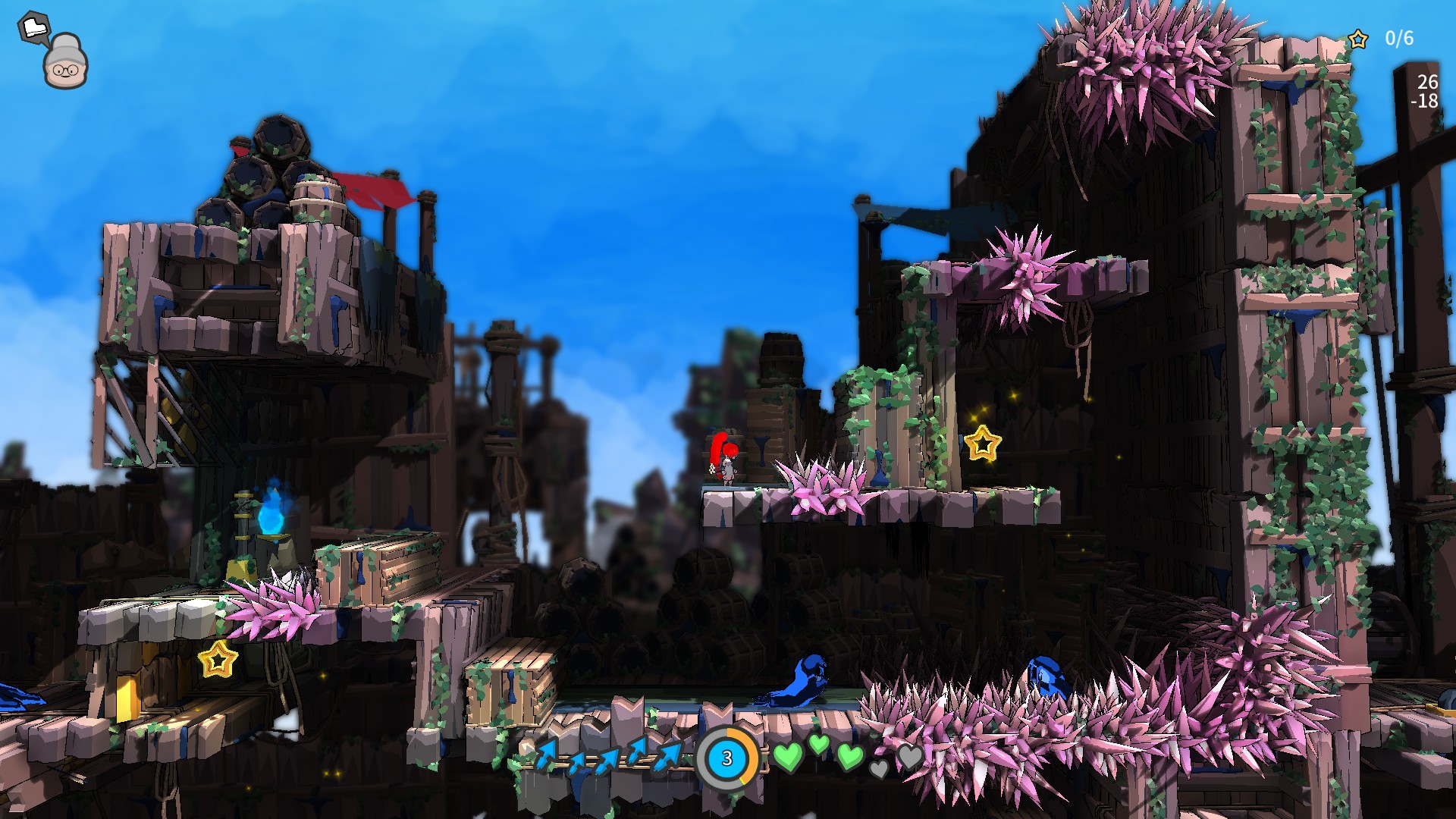Click the -18 number below the 26

(x=1426, y=102)
